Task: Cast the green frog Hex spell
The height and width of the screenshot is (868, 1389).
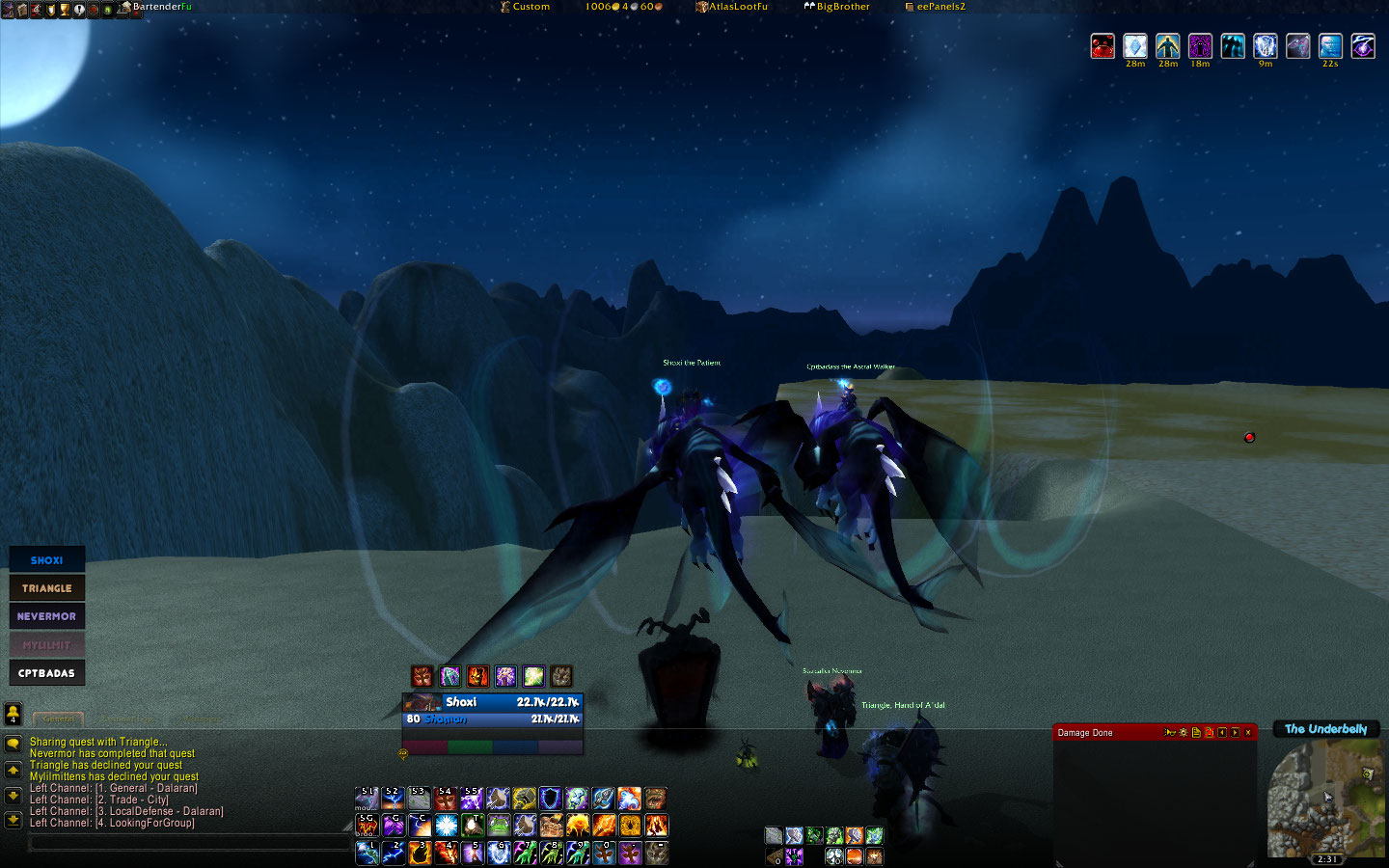Action: coord(499,826)
